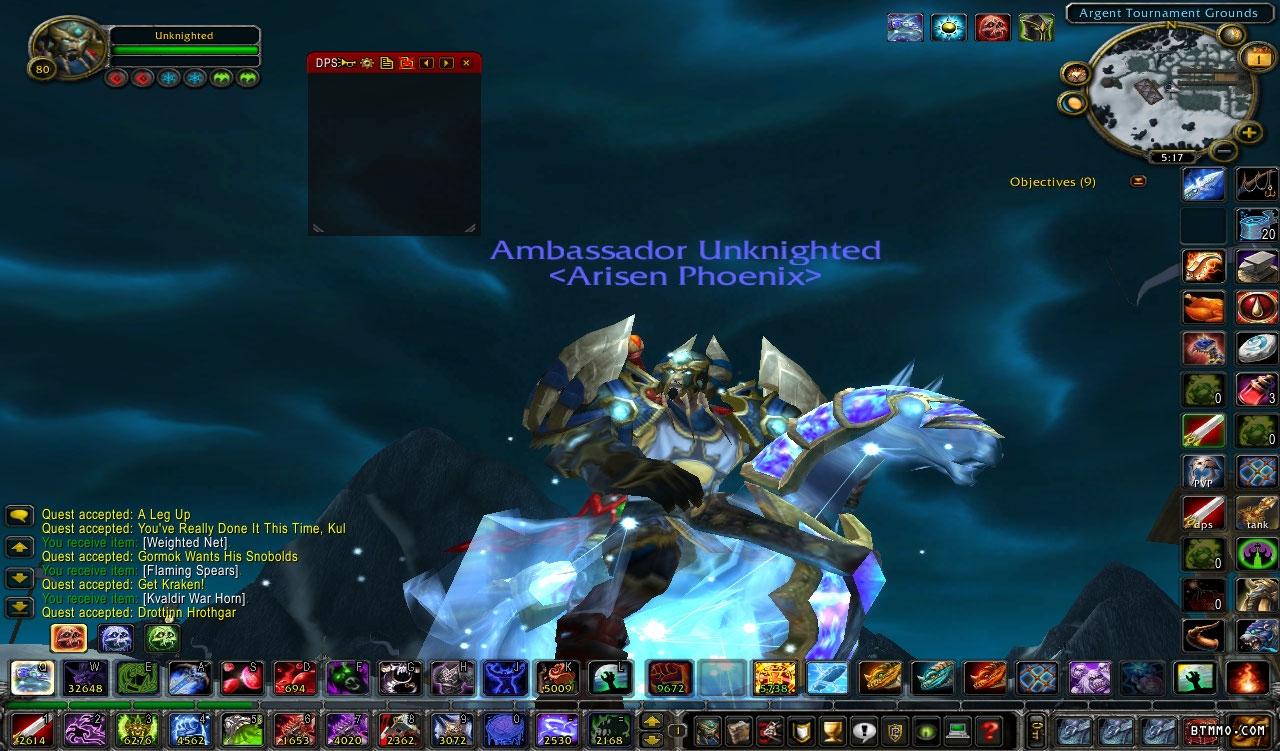Click the red skull buff icon

pyautogui.click(x=992, y=27)
